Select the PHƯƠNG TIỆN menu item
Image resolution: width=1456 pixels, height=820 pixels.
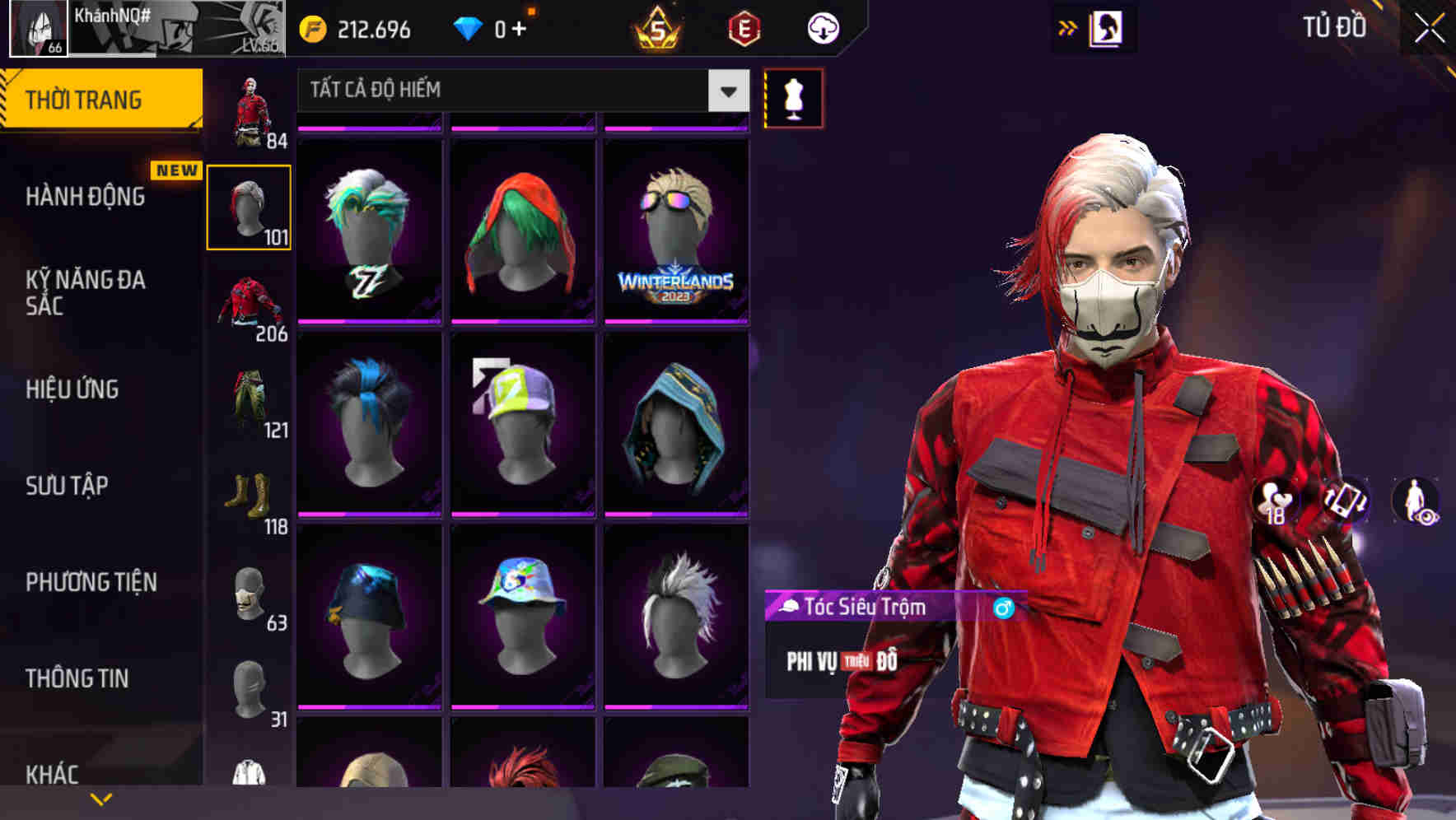tap(89, 582)
